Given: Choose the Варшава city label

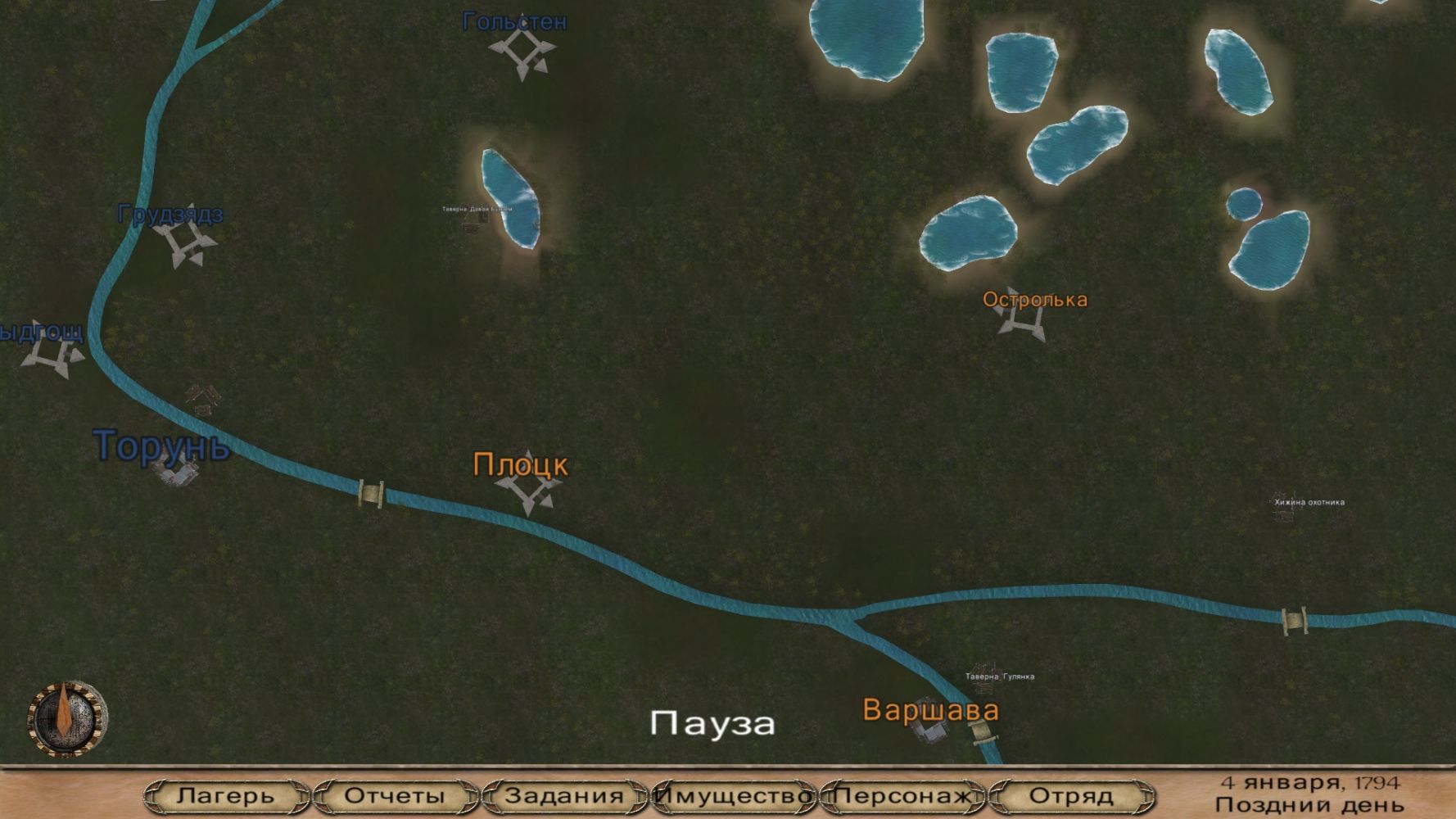Looking at the screenshot, I should (x=930, y=710).
